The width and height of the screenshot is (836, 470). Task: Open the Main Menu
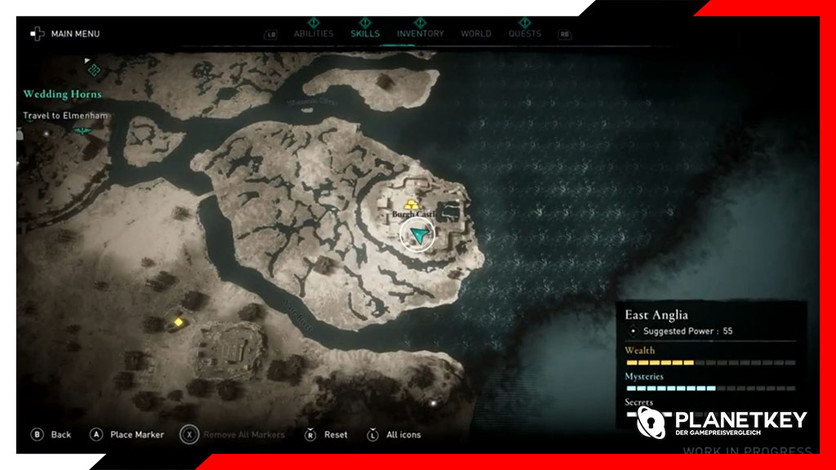(x=66, y=34)
